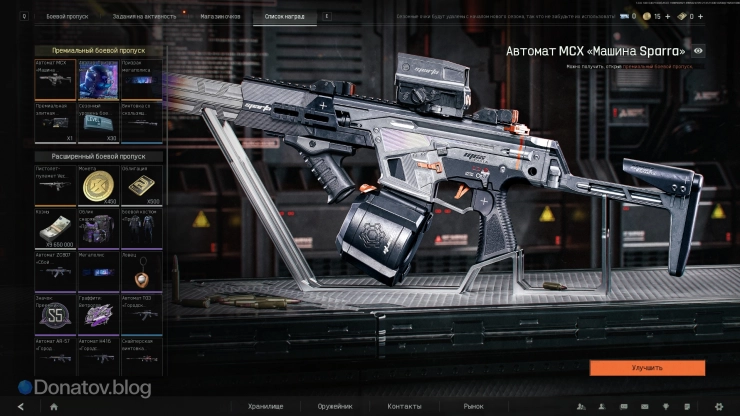Switch to the Магазин очков tab
740x416 pixels.
pos(219,17)
